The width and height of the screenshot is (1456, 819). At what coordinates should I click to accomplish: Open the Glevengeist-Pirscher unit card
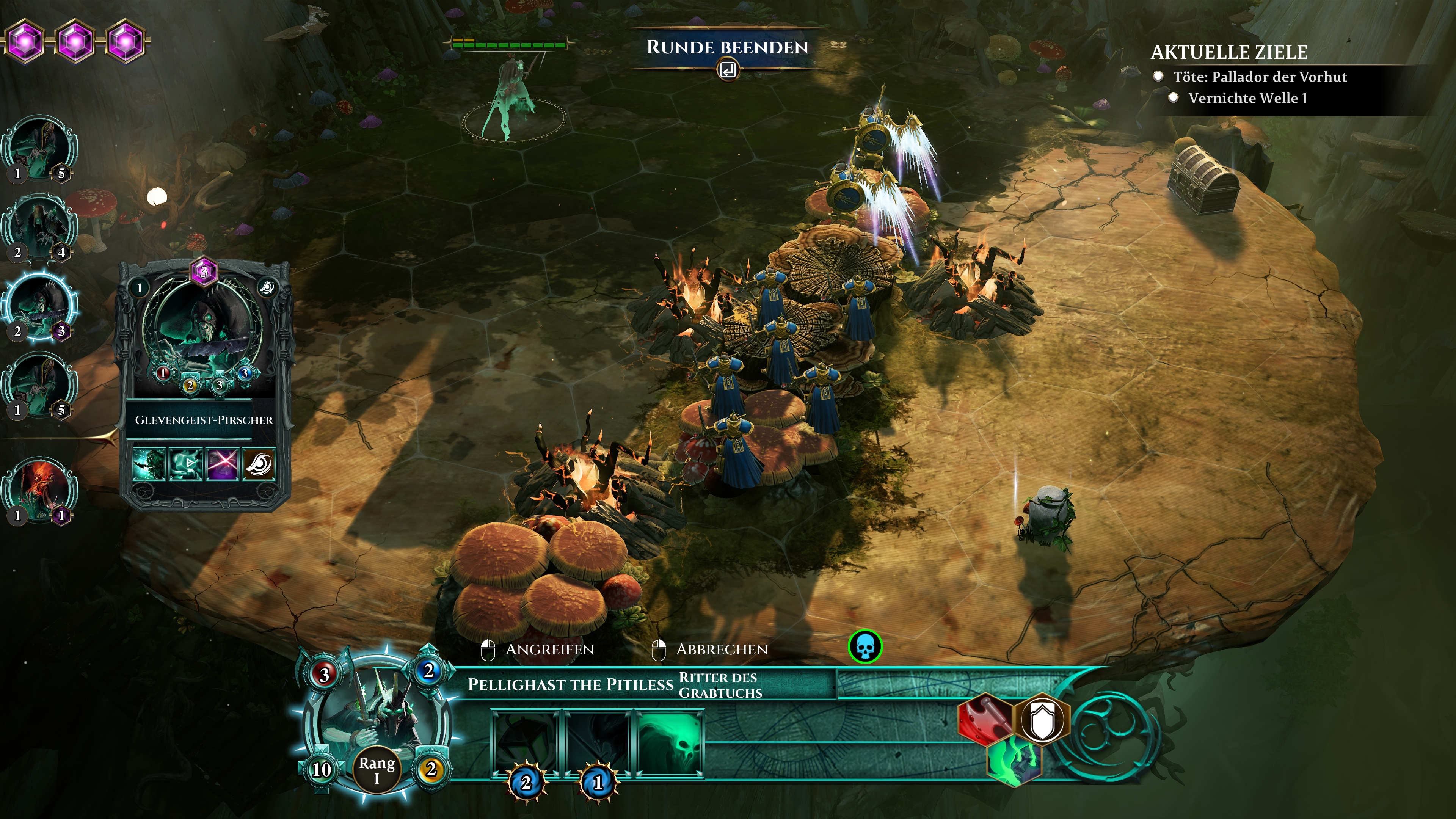click(x=204, y=384)
